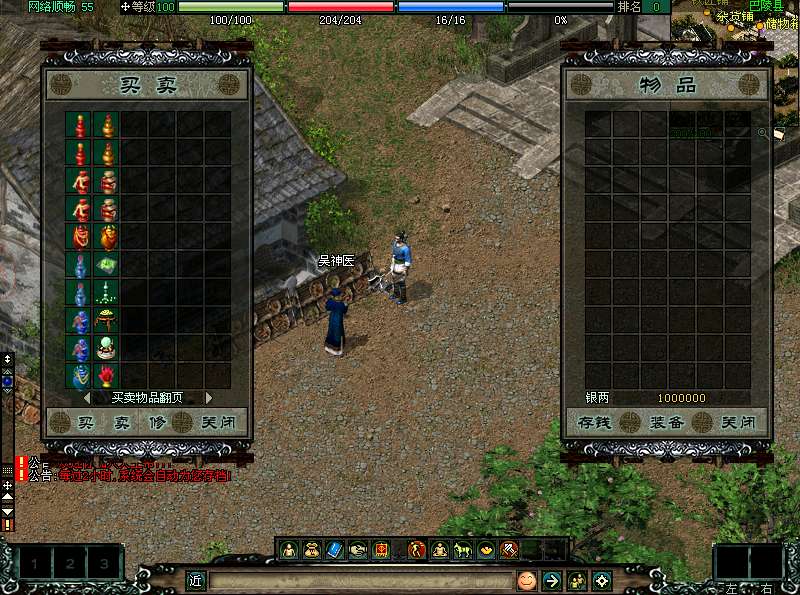Click the 卖 (sell) button in the shop
Image resolution: width=800 pixels, height=595 pixels.
(121, 423)
